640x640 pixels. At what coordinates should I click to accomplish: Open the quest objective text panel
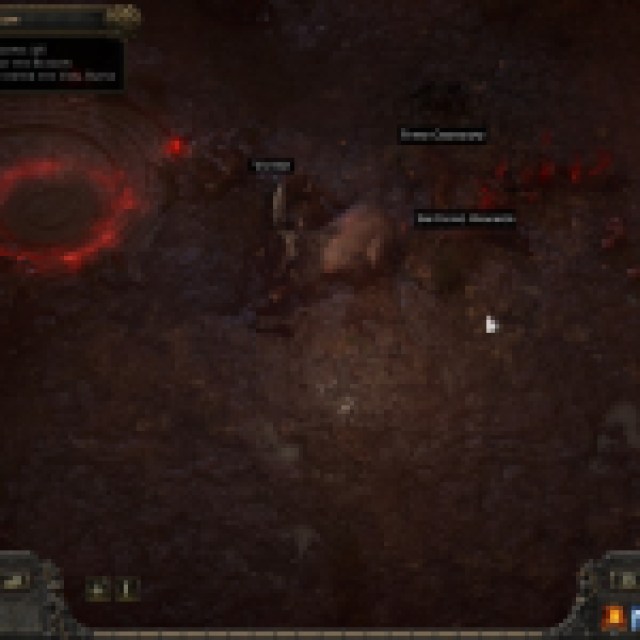click(60, 64)
